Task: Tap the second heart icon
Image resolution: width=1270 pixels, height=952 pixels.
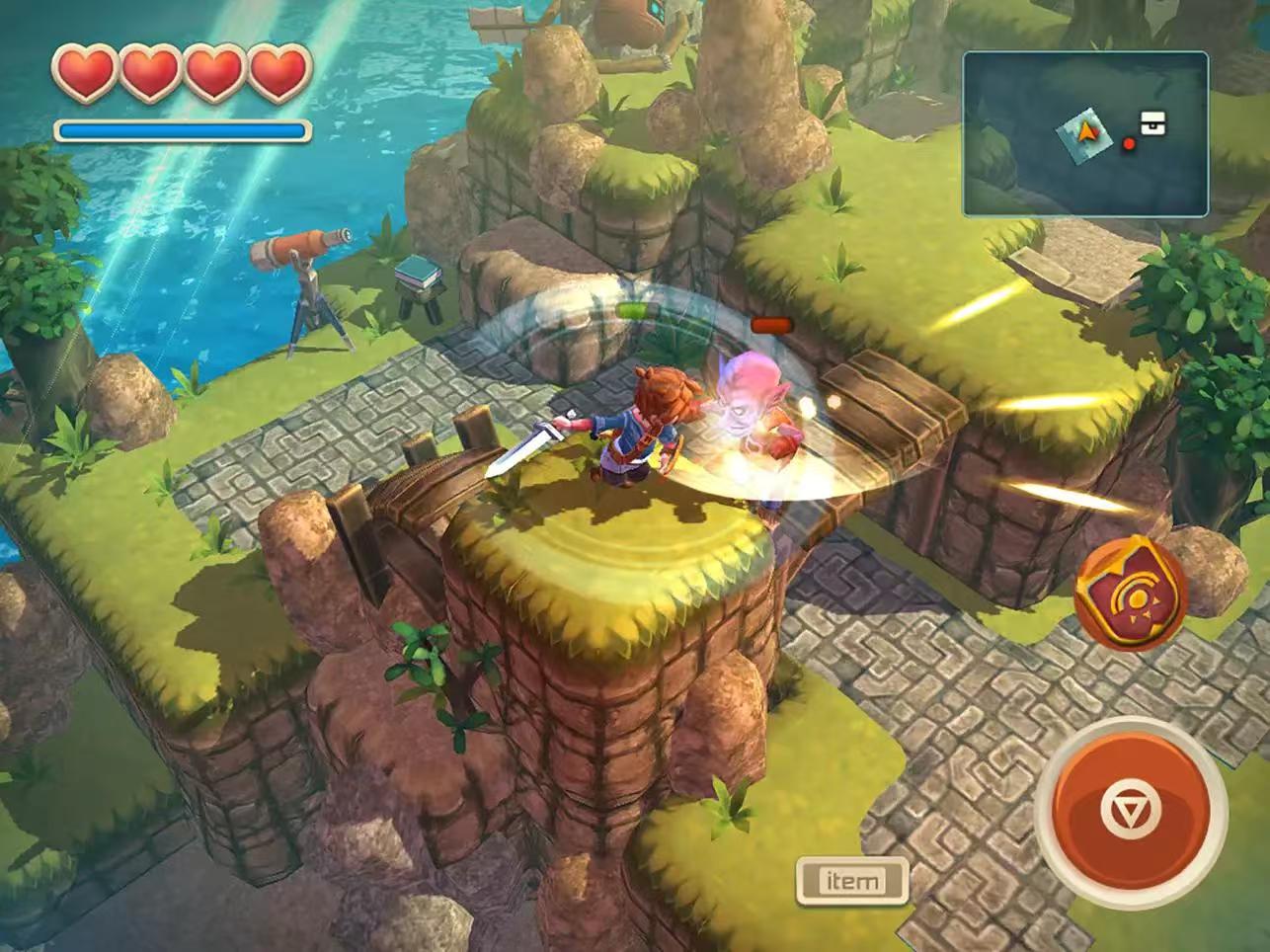Action: click(x=148, y=72)
